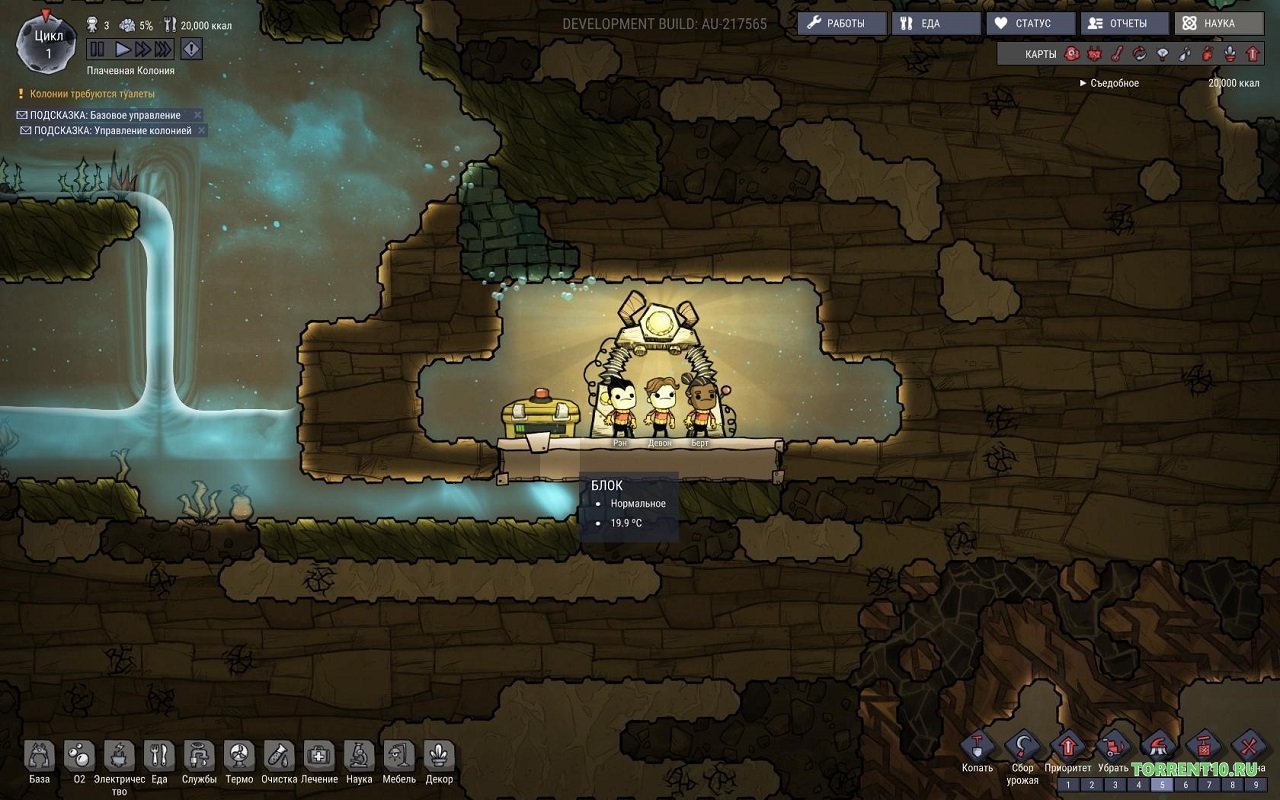Select the O2 build category
Screen dimensions: 1280x800
pos(80,757)
